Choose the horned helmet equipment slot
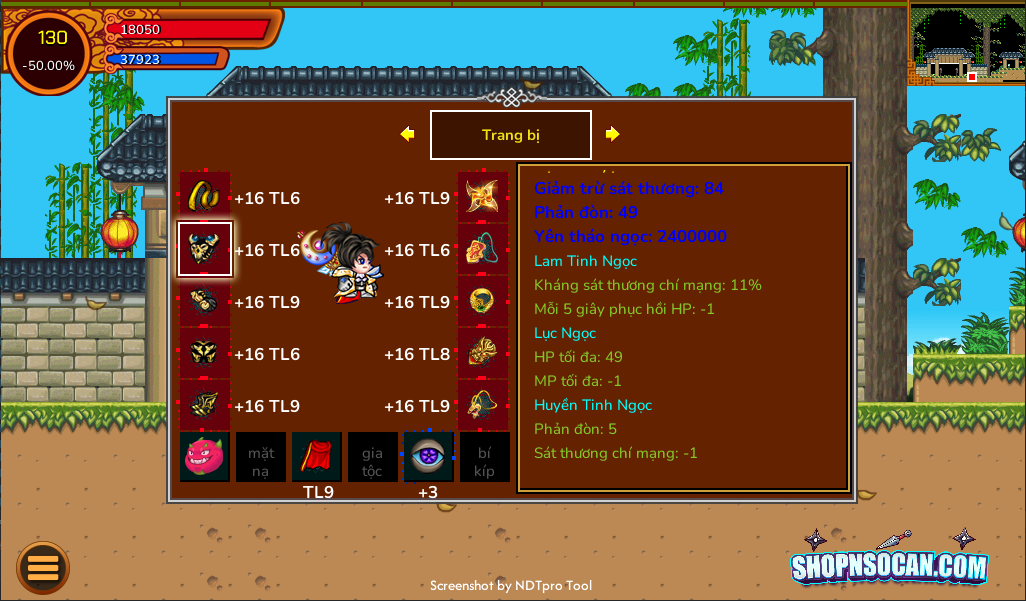The width and height of the screenshot is (1026, 601). click(205, 249)
